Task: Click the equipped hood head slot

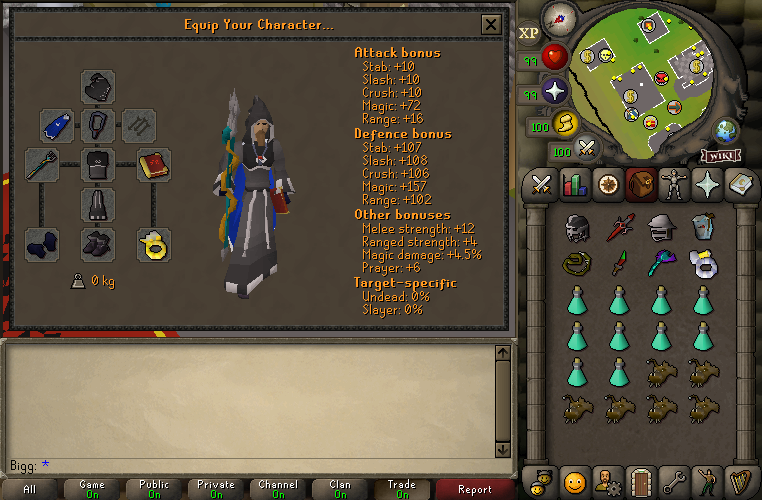Action: [x=97, y=85]
